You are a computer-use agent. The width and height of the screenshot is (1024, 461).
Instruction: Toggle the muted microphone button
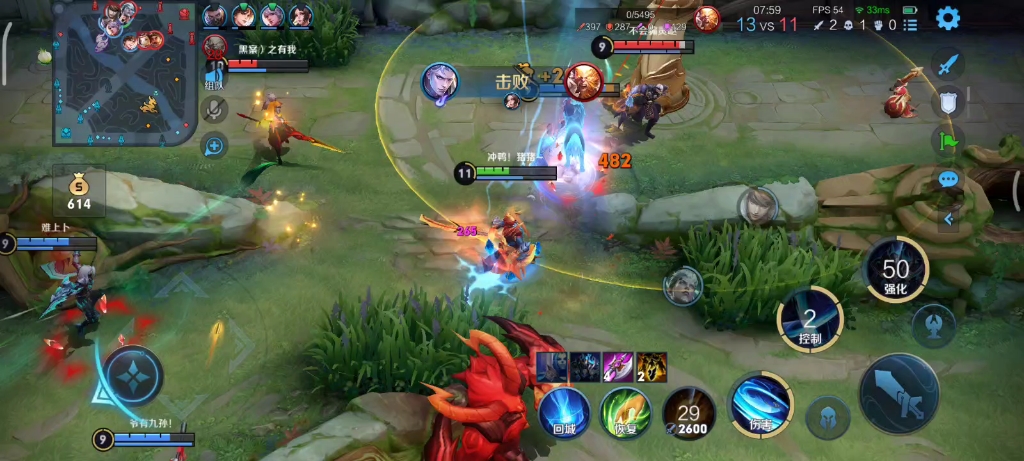pos(214,110)
